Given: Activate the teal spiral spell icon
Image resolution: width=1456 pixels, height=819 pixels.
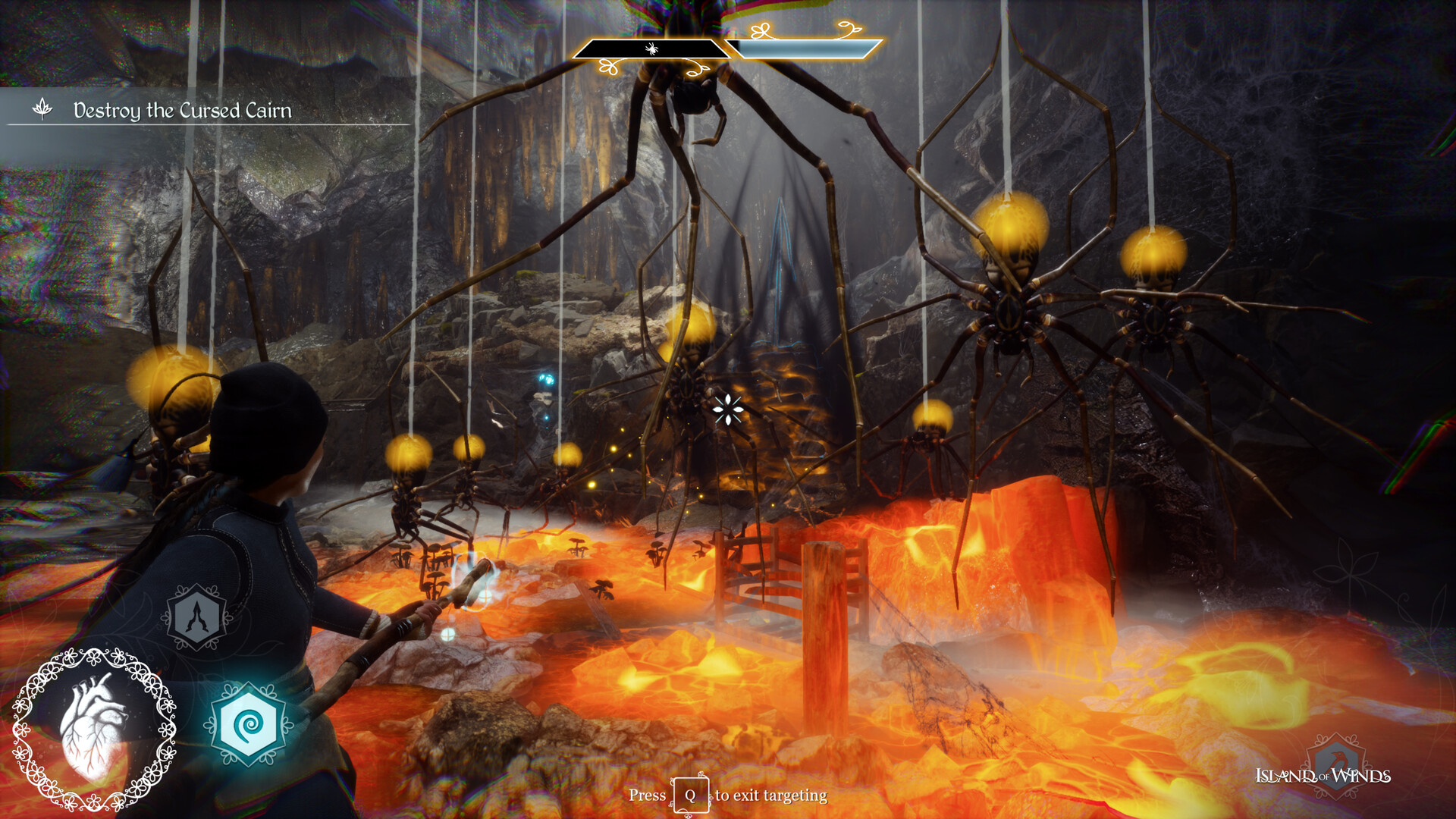Looking at the screenshot, I should click(x=248, y=725).
